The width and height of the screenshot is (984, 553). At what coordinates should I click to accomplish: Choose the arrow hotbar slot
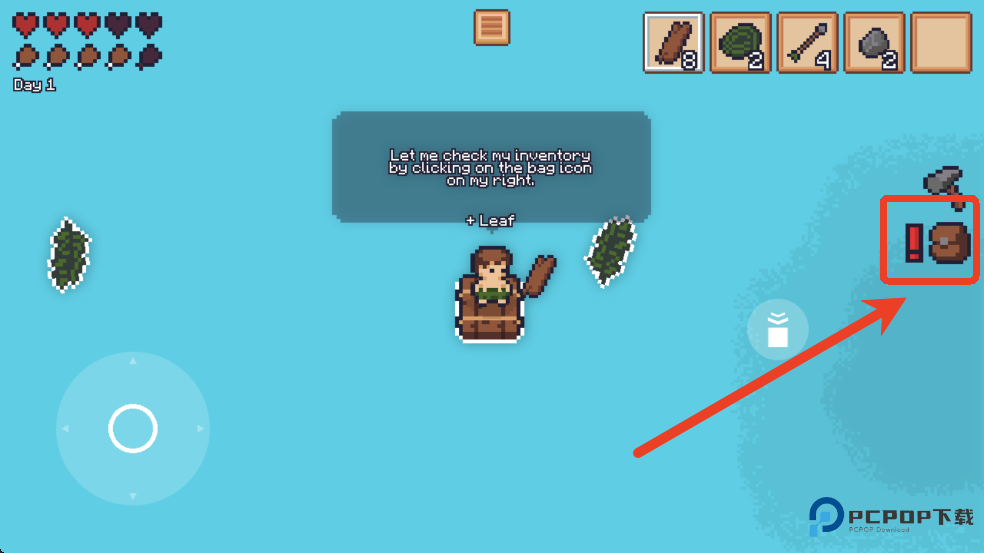pyautogui.click(x=807, y=43)
